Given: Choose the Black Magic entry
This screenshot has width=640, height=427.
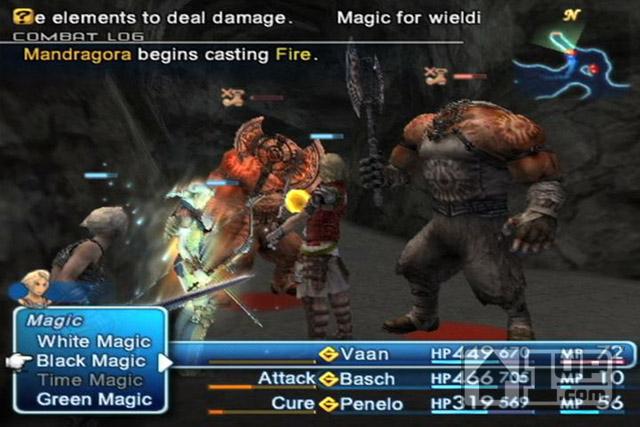Looking at the screenshot, I should [90, 361].
